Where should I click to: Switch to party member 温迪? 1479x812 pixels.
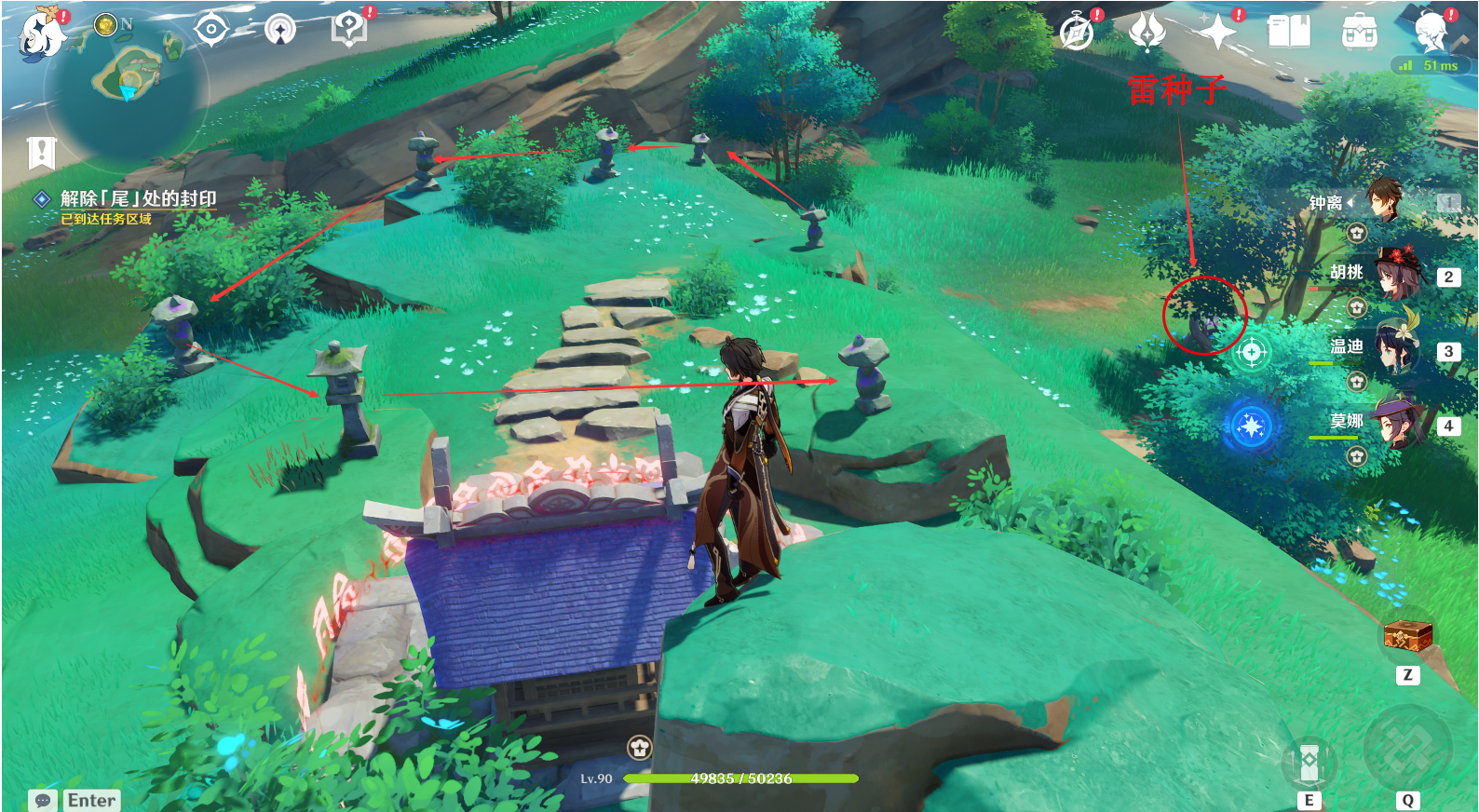point(1397,348)
